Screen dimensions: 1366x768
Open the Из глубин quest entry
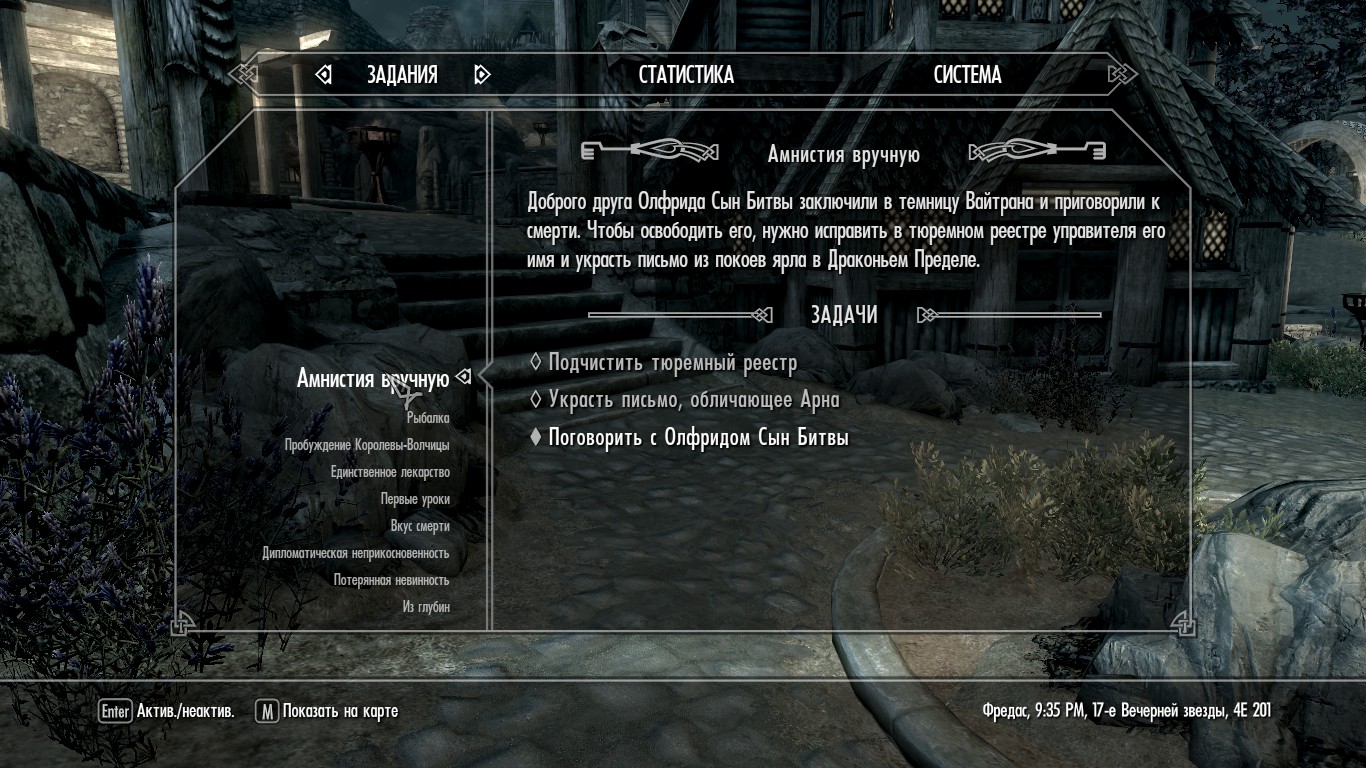point(426,607)
